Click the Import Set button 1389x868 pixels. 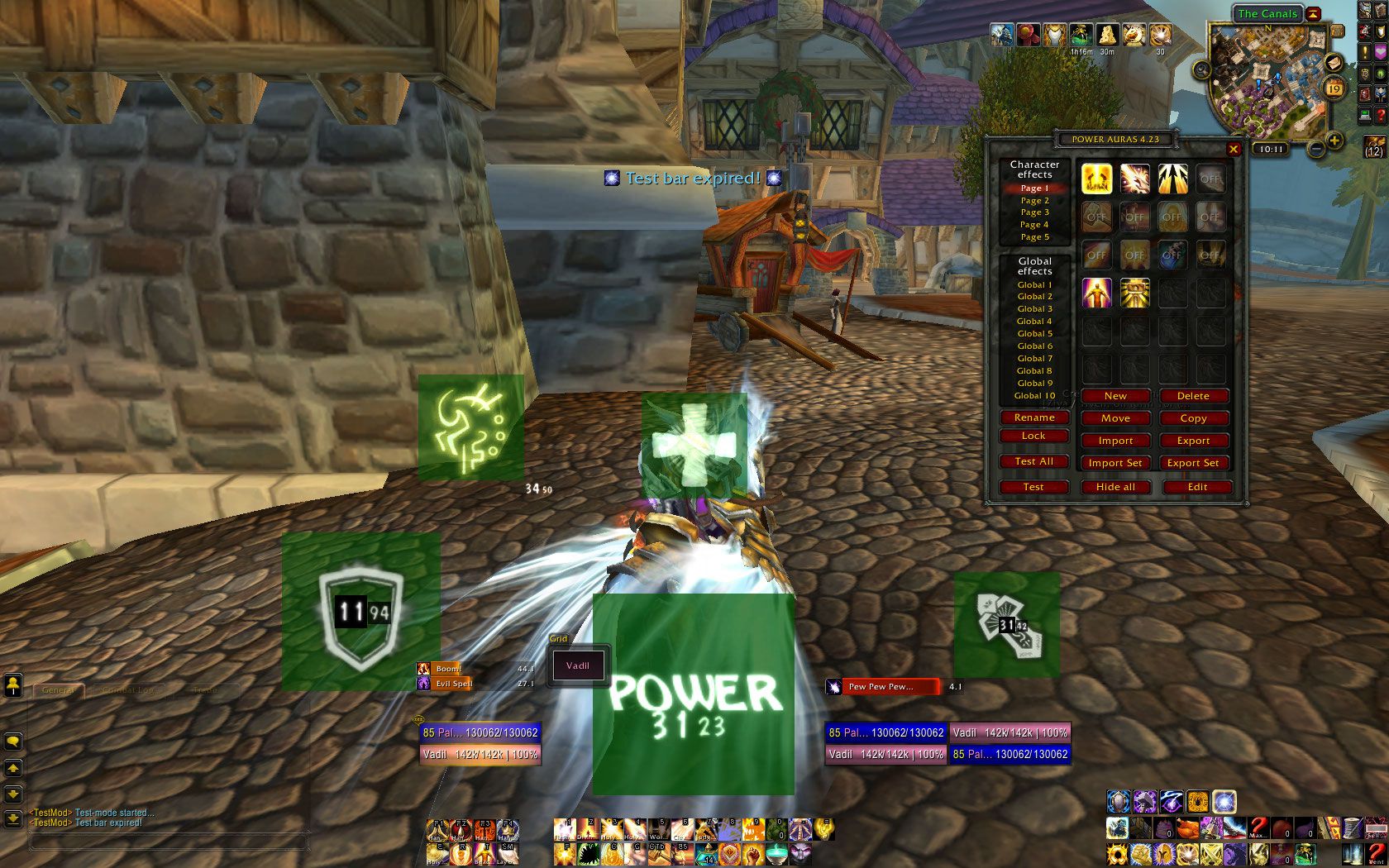(x=1115, y=463)
